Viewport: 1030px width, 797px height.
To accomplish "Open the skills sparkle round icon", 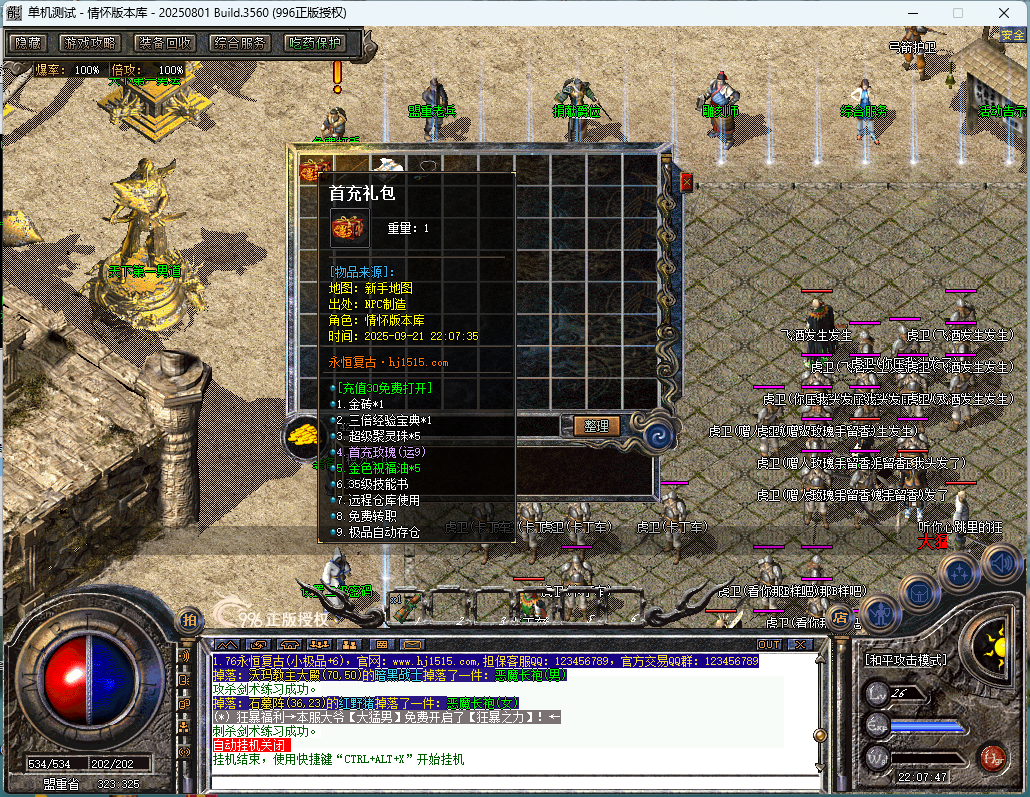I will tap(959, 572).
